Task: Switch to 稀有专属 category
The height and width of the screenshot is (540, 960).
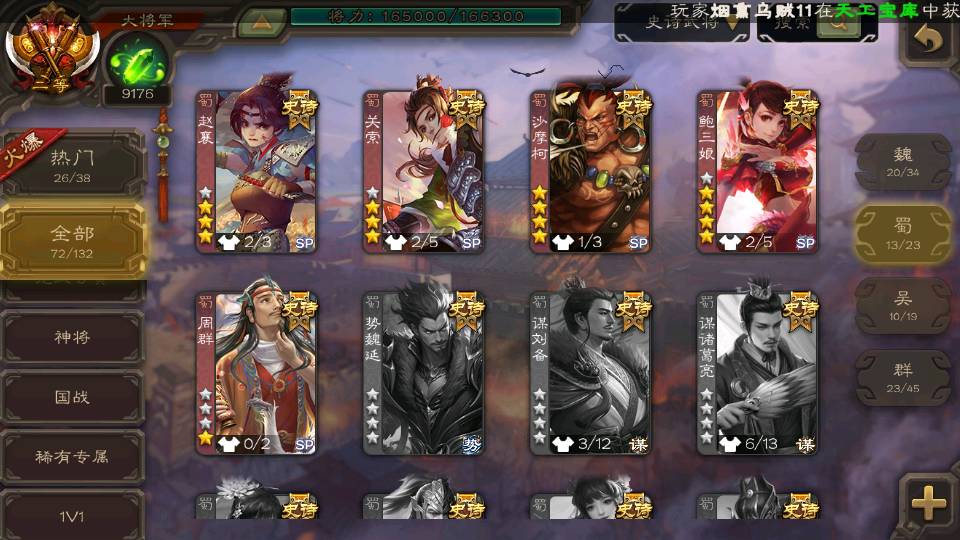Action: point(72,457)
